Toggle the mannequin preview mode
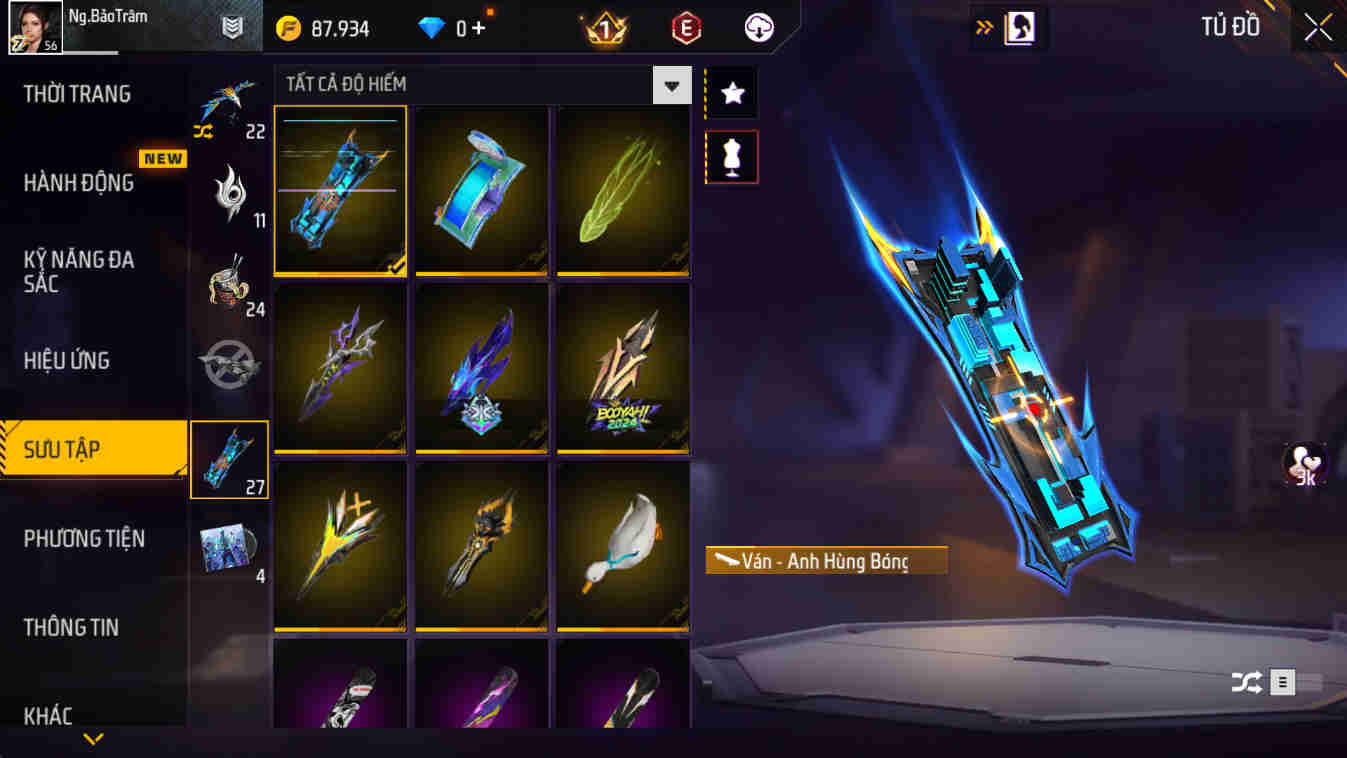Viewport: 1347px width, 758px height. point(731,156)
